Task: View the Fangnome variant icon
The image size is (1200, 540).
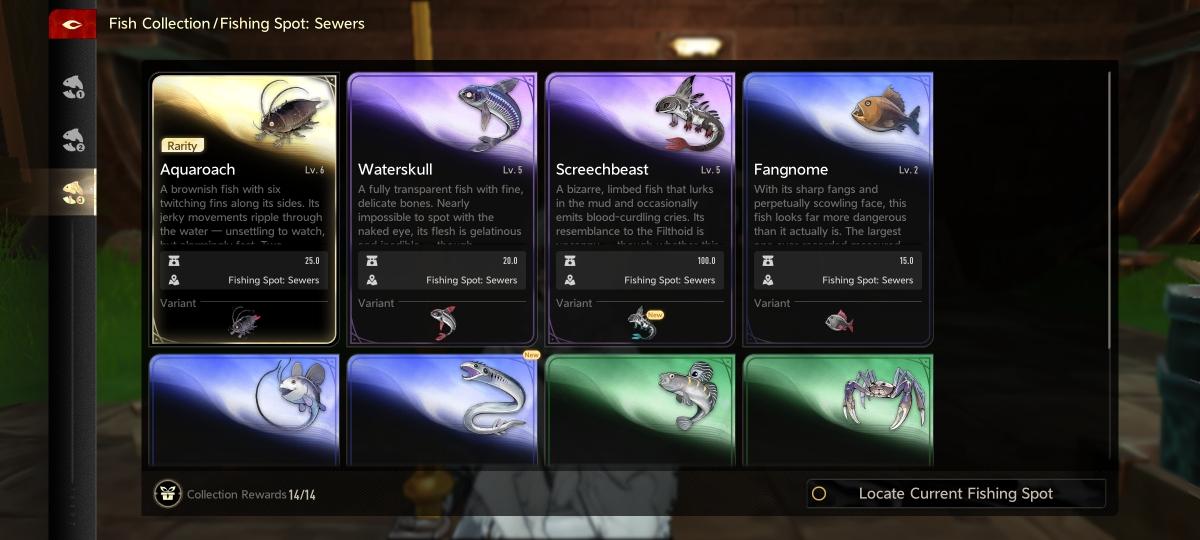Action: tap(837, 322)
